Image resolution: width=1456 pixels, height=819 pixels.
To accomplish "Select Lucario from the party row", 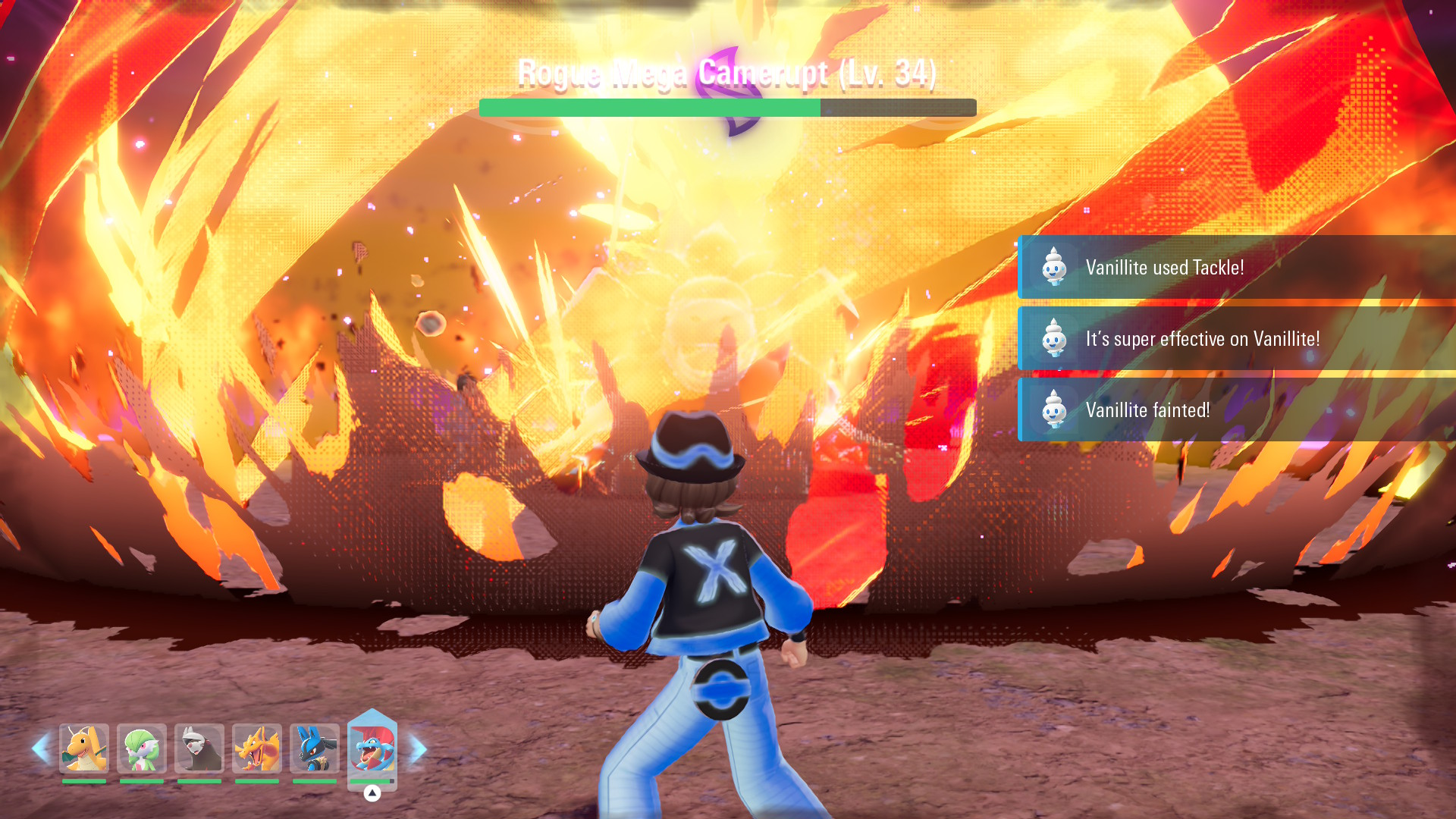I will pyautogui.click(x=315, y=748).
